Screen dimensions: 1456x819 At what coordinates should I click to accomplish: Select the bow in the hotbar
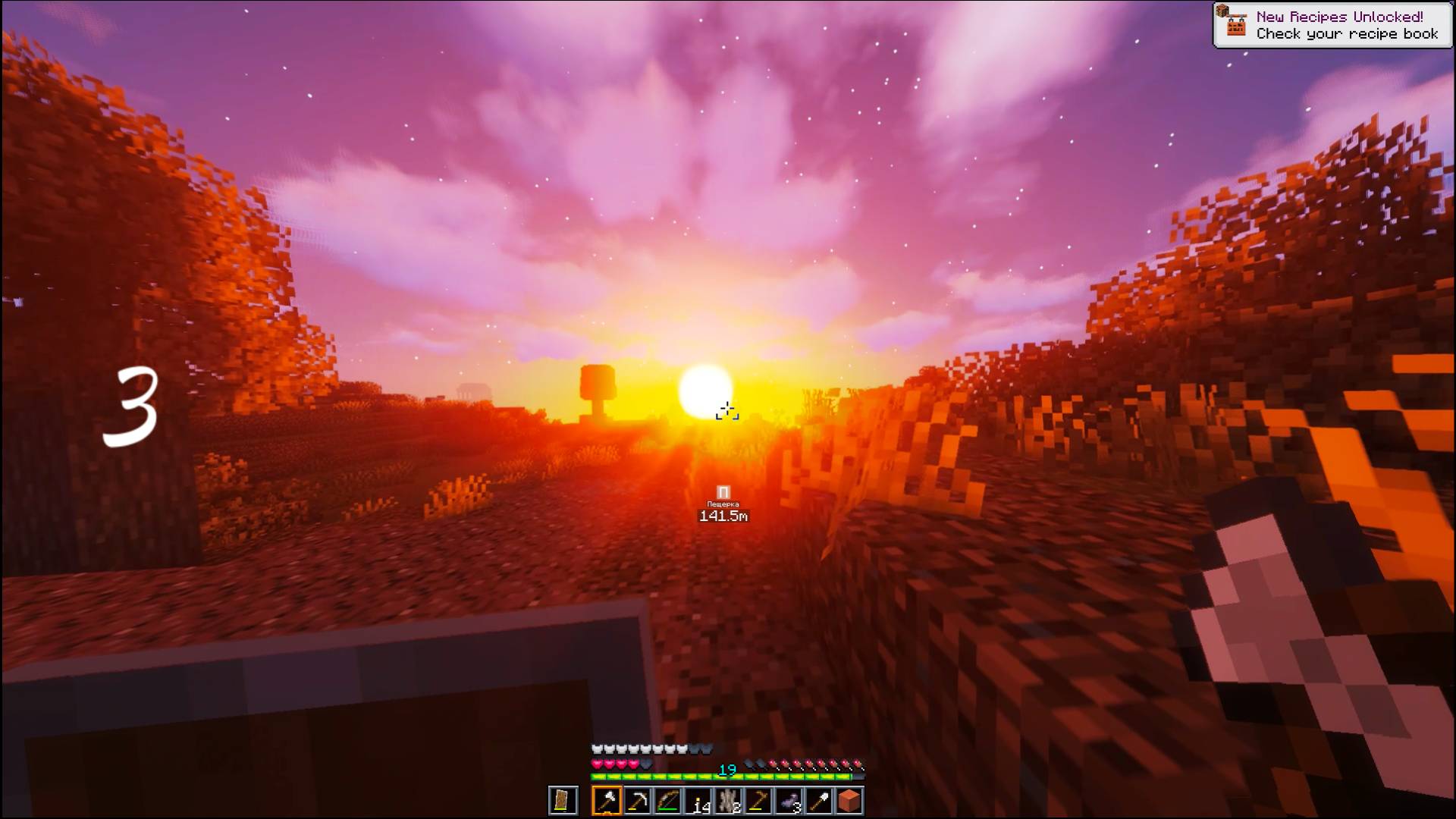click(667, 800)
